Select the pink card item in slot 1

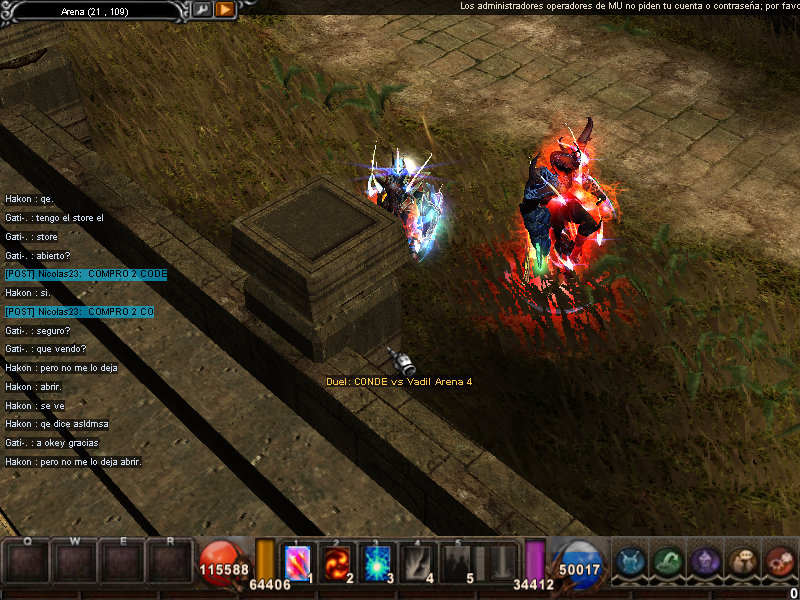coord(298,562)
